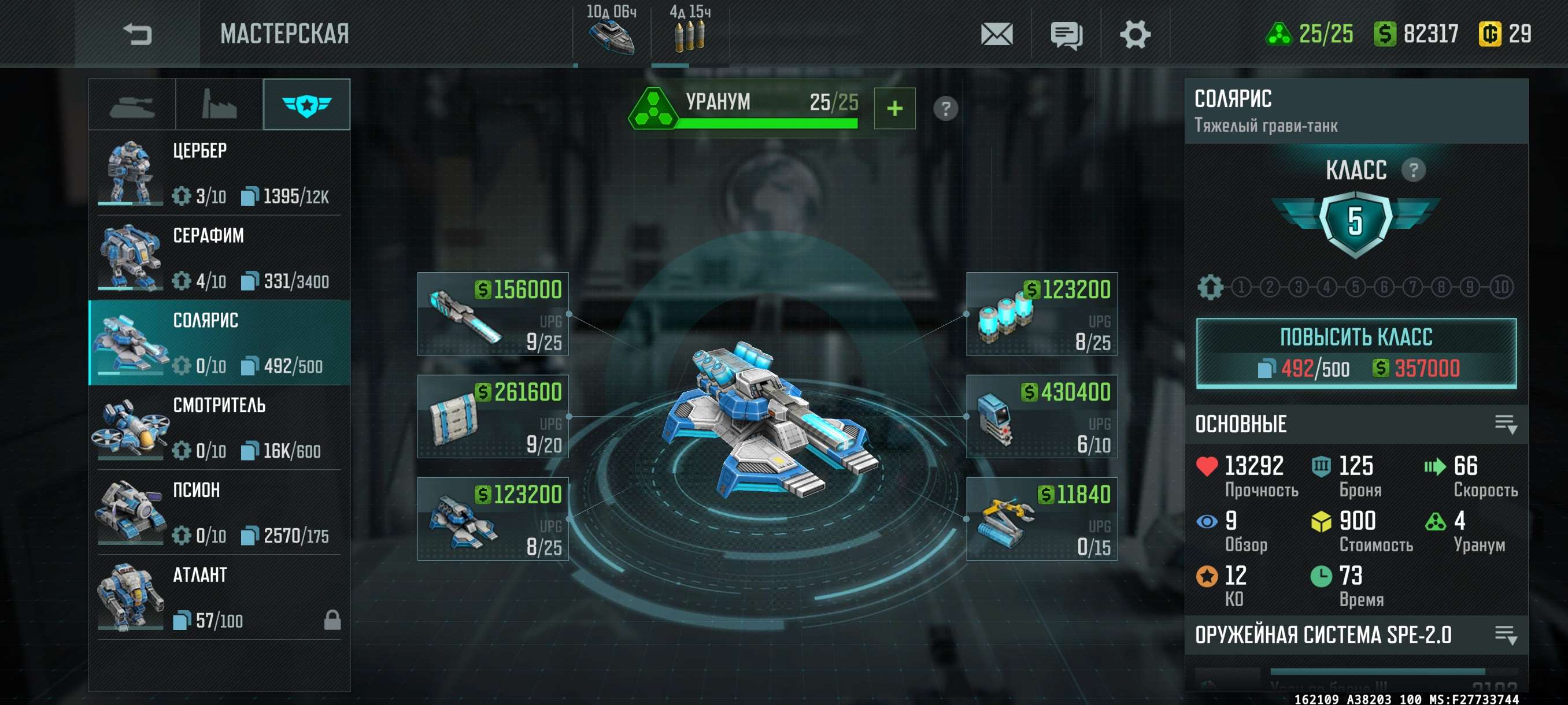
Task: Switch to the tank units tab
Action: 132,105
